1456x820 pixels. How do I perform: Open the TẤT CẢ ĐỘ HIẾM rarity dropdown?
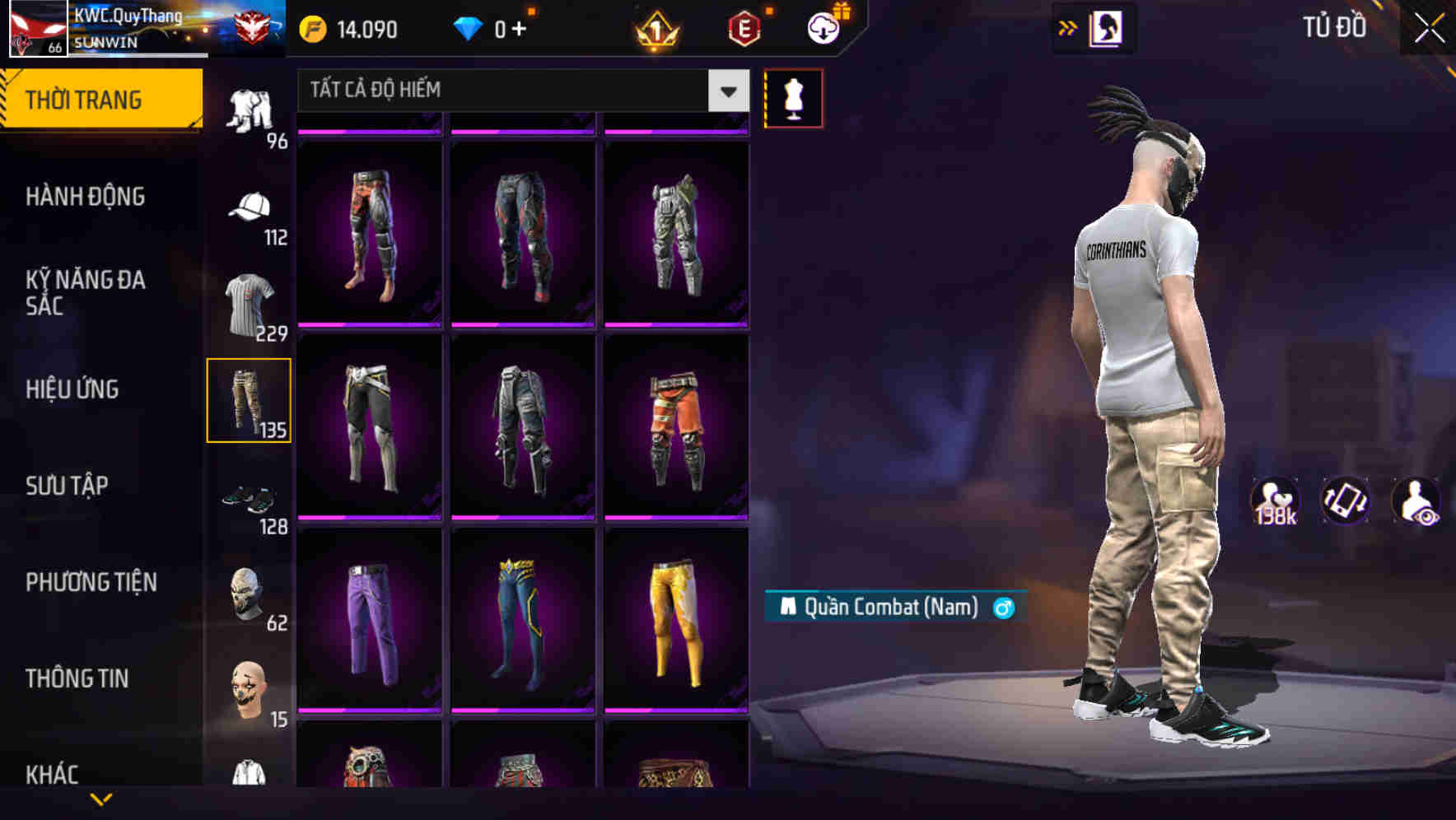[519, 91]
